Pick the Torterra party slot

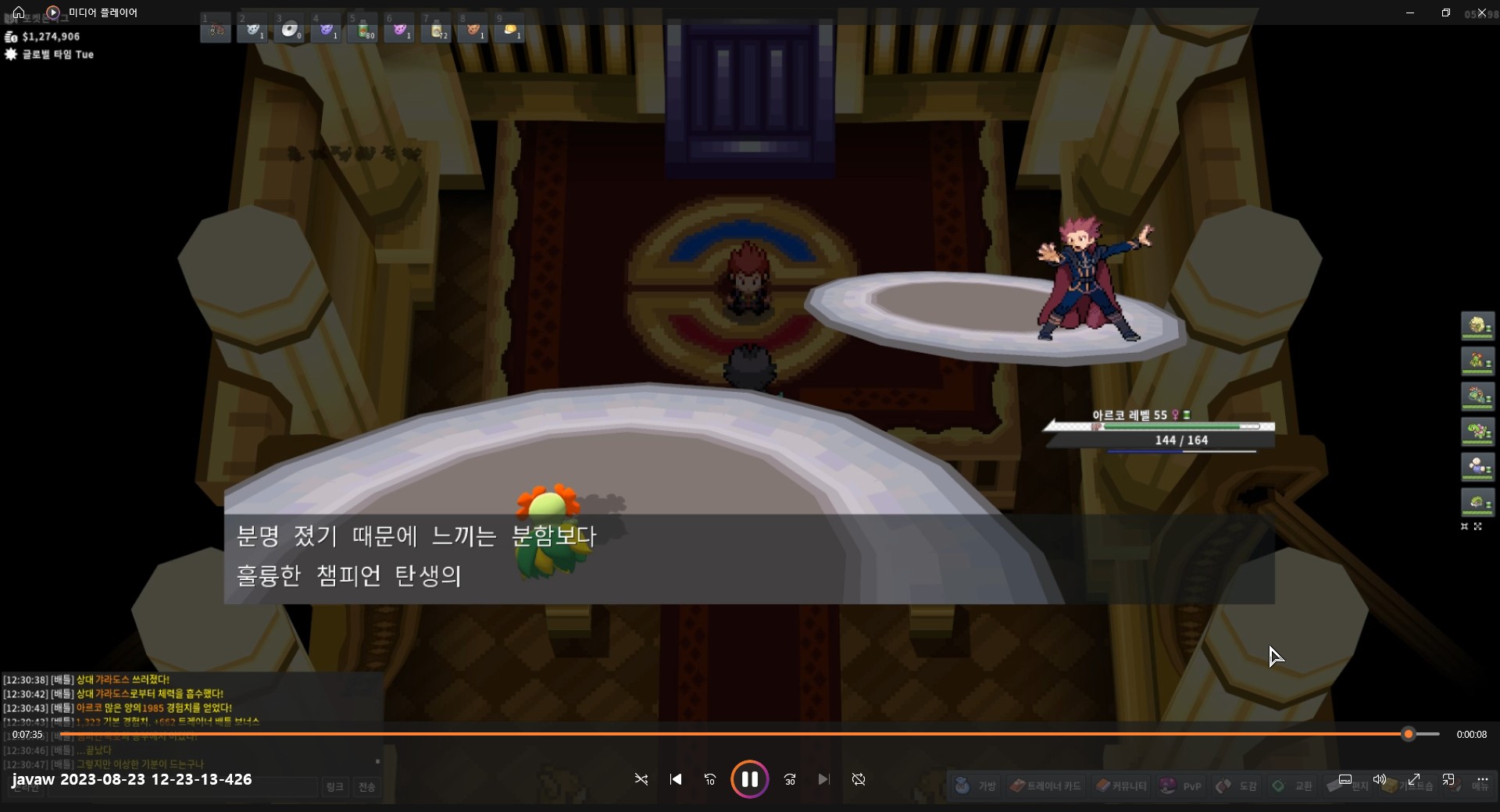tap(1477, 502)
